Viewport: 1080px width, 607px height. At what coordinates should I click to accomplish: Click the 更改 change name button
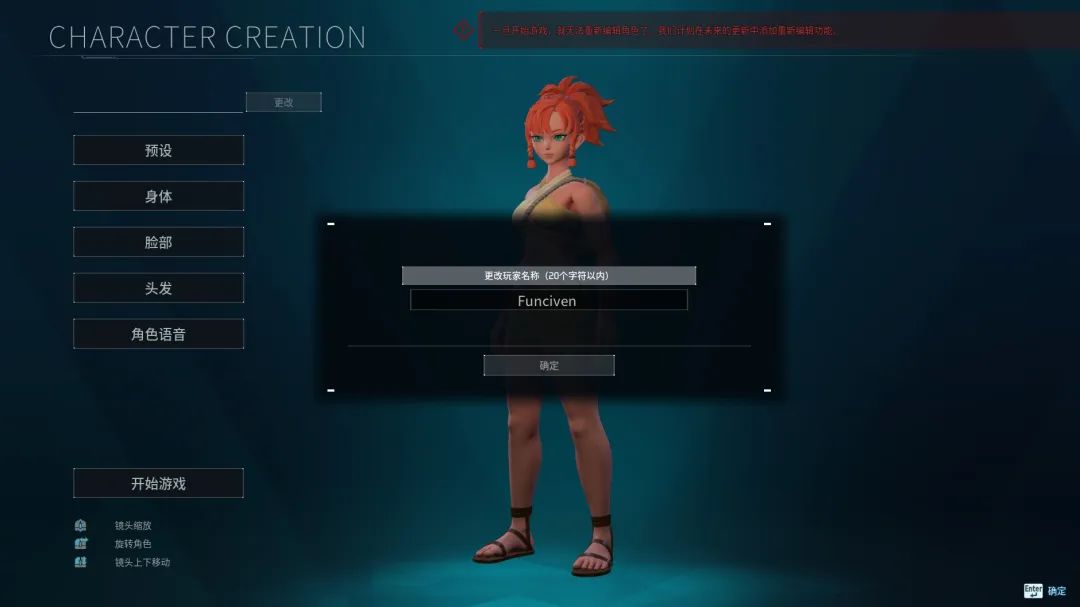pos(284,102)
